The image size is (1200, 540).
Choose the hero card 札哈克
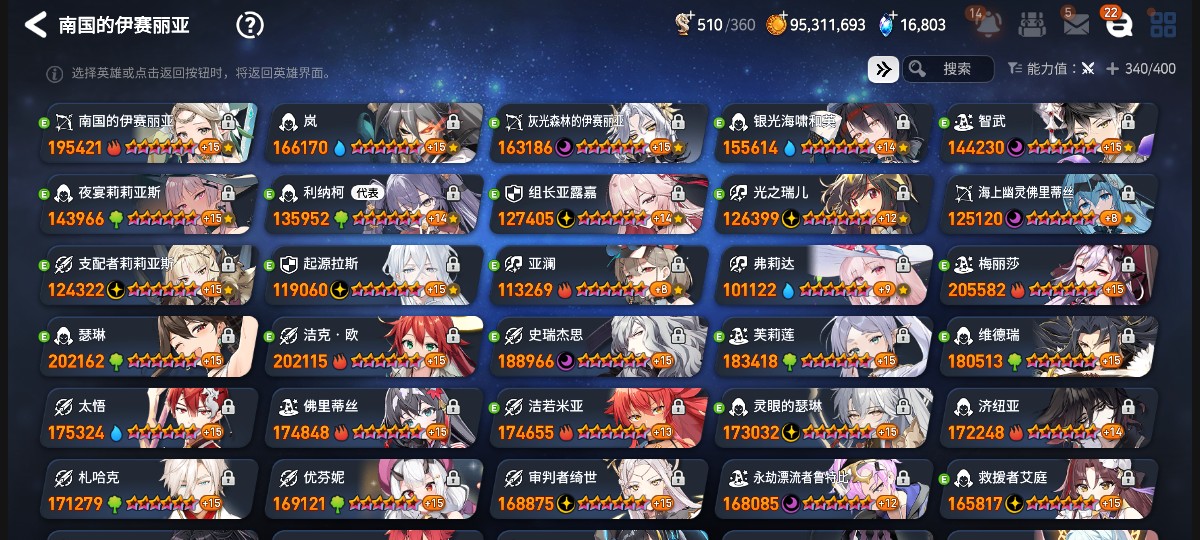152,489
